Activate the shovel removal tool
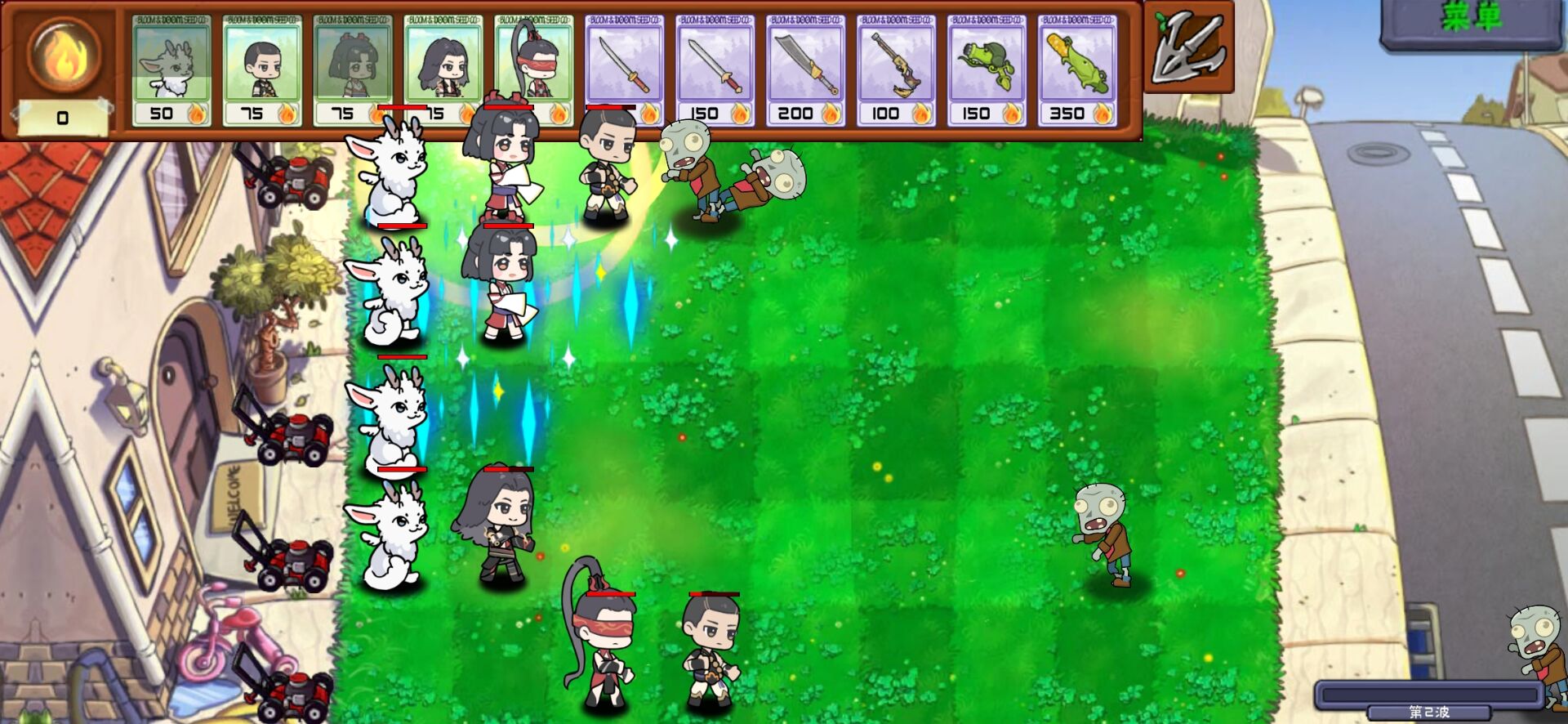Screen dimensions: 1568x724 coord(1188,47)
